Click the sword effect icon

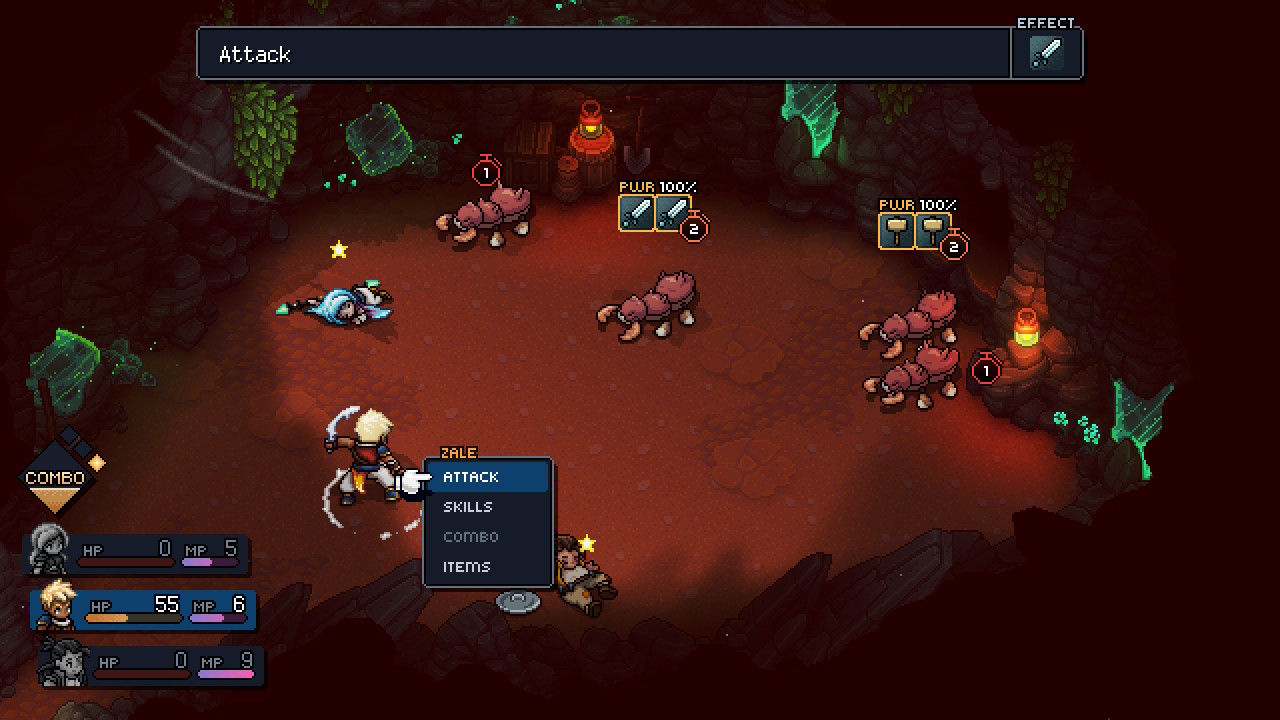[1046, 54]
